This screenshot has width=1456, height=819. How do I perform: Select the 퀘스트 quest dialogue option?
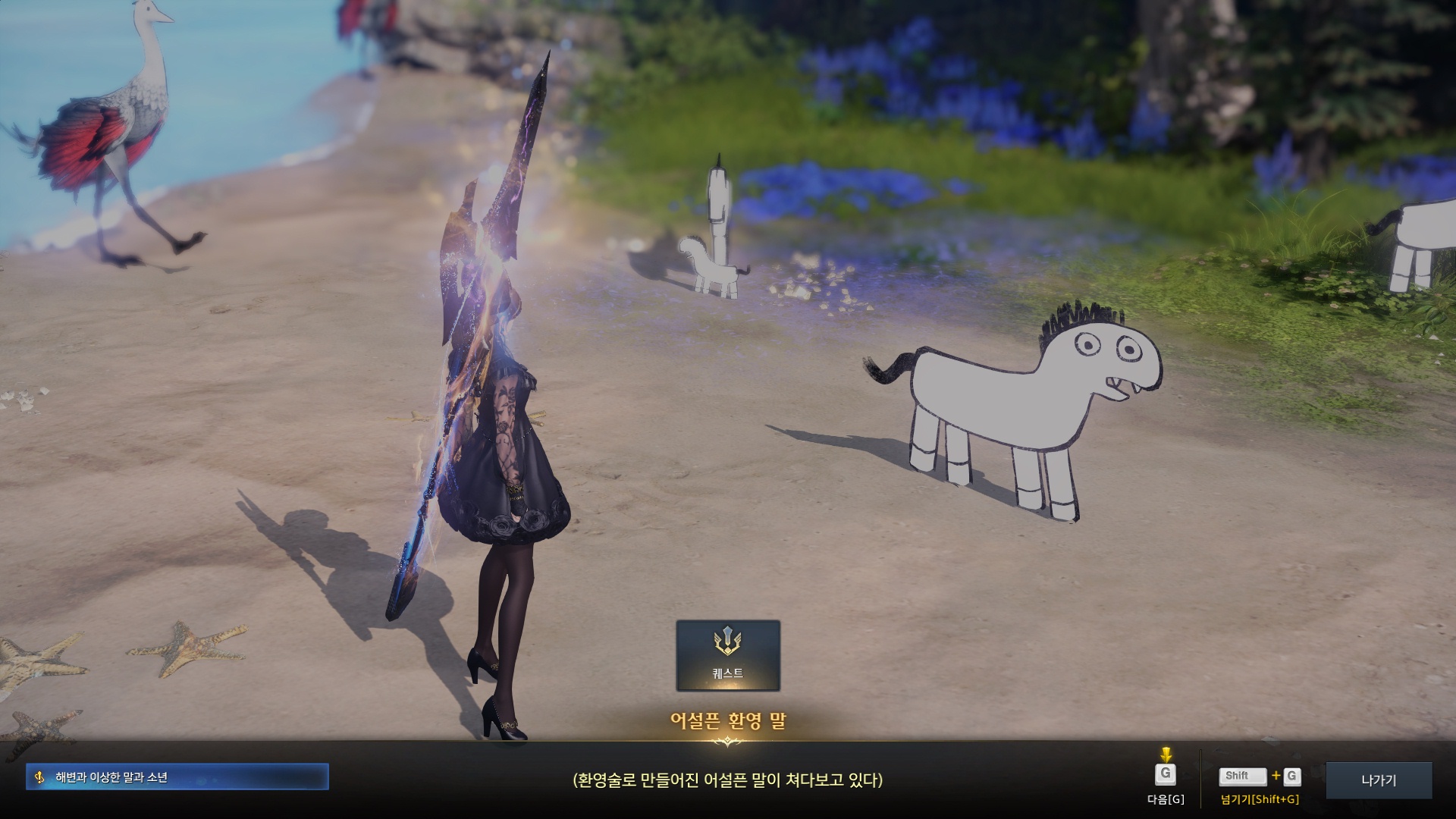pos(727,655)
